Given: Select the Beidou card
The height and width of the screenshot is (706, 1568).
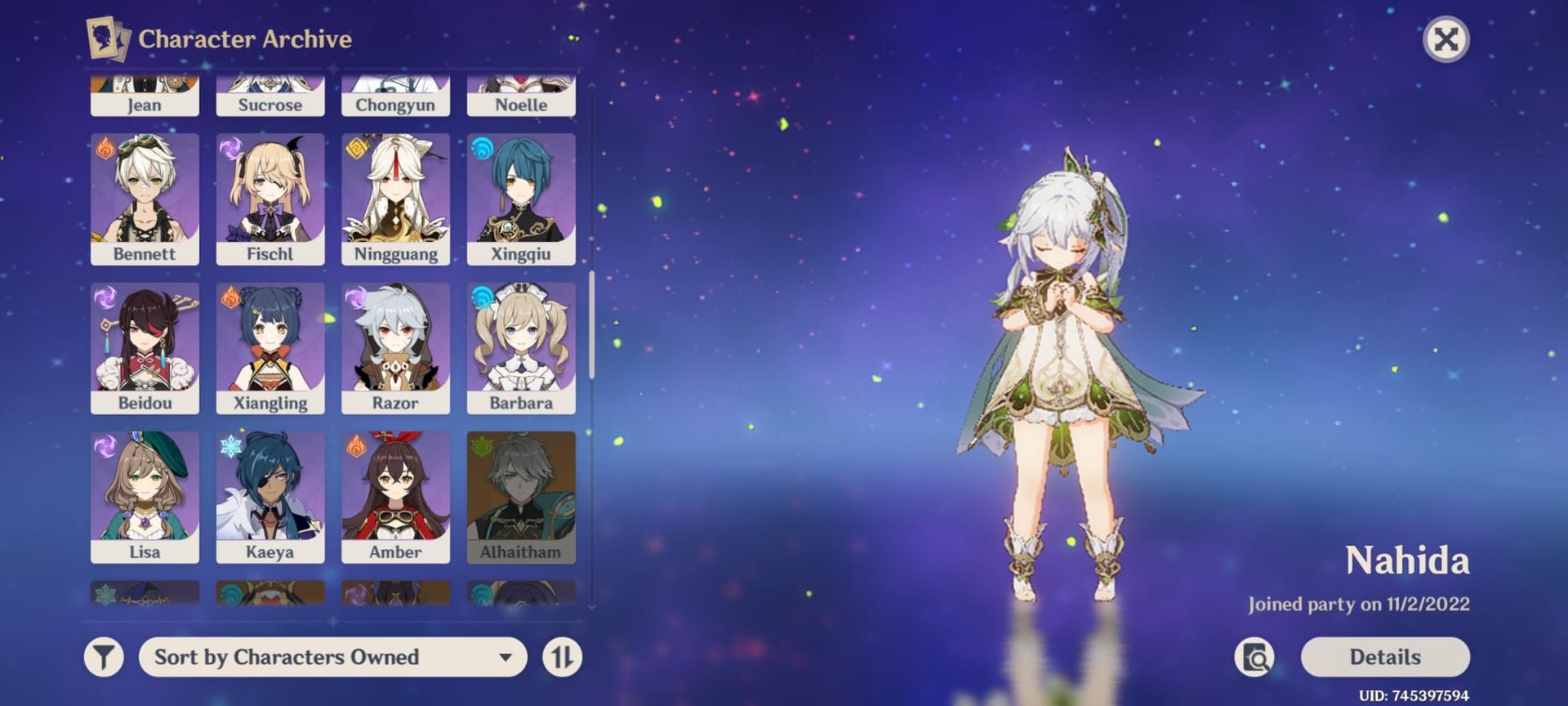Looking at the screenshot, I should tap(145, 348).
